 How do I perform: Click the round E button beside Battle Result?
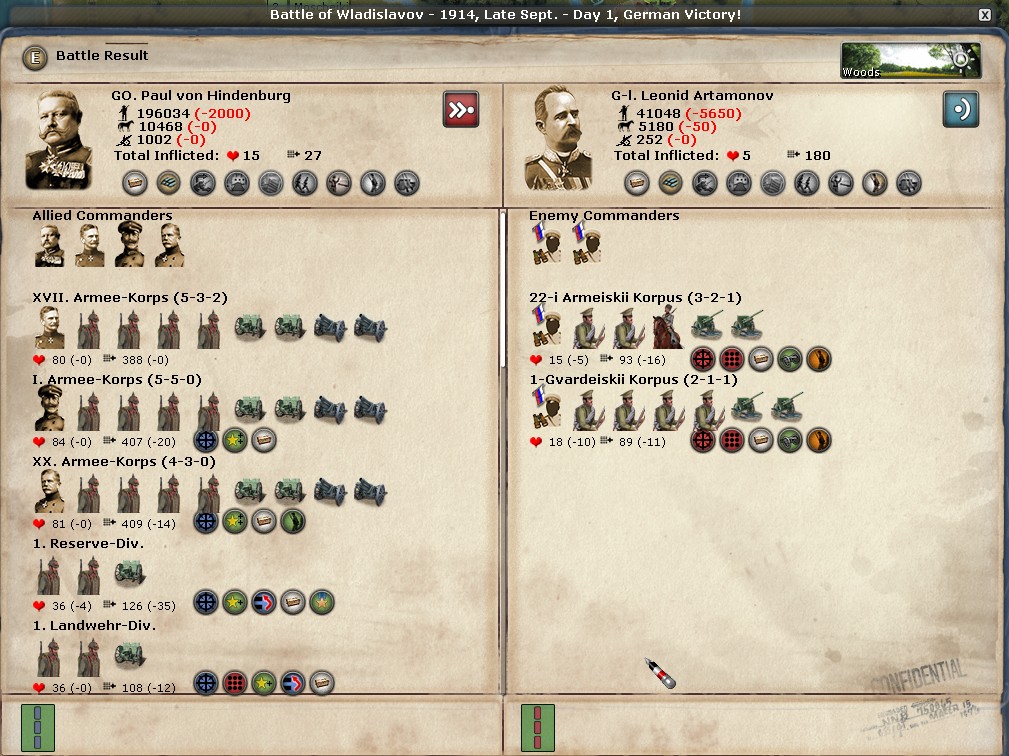(35, 57)
